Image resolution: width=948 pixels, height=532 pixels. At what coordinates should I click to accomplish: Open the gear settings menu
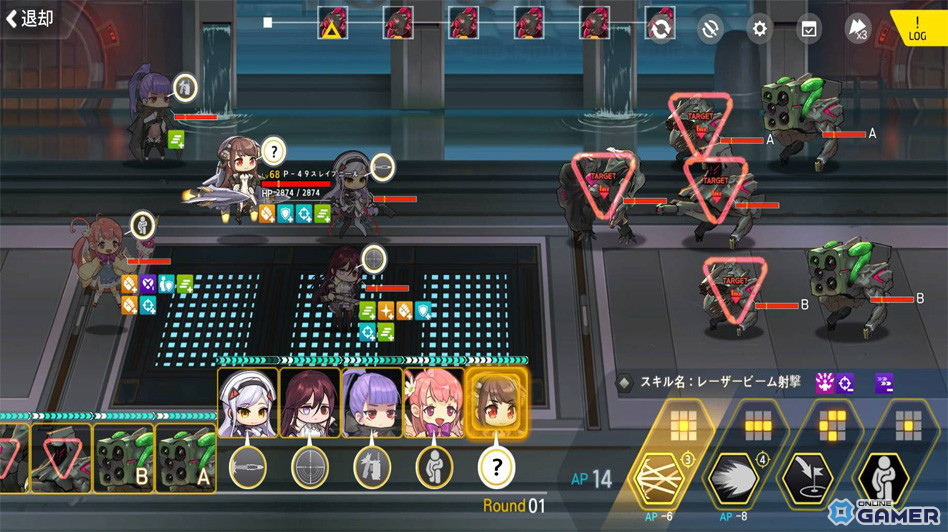click(760, 28)
